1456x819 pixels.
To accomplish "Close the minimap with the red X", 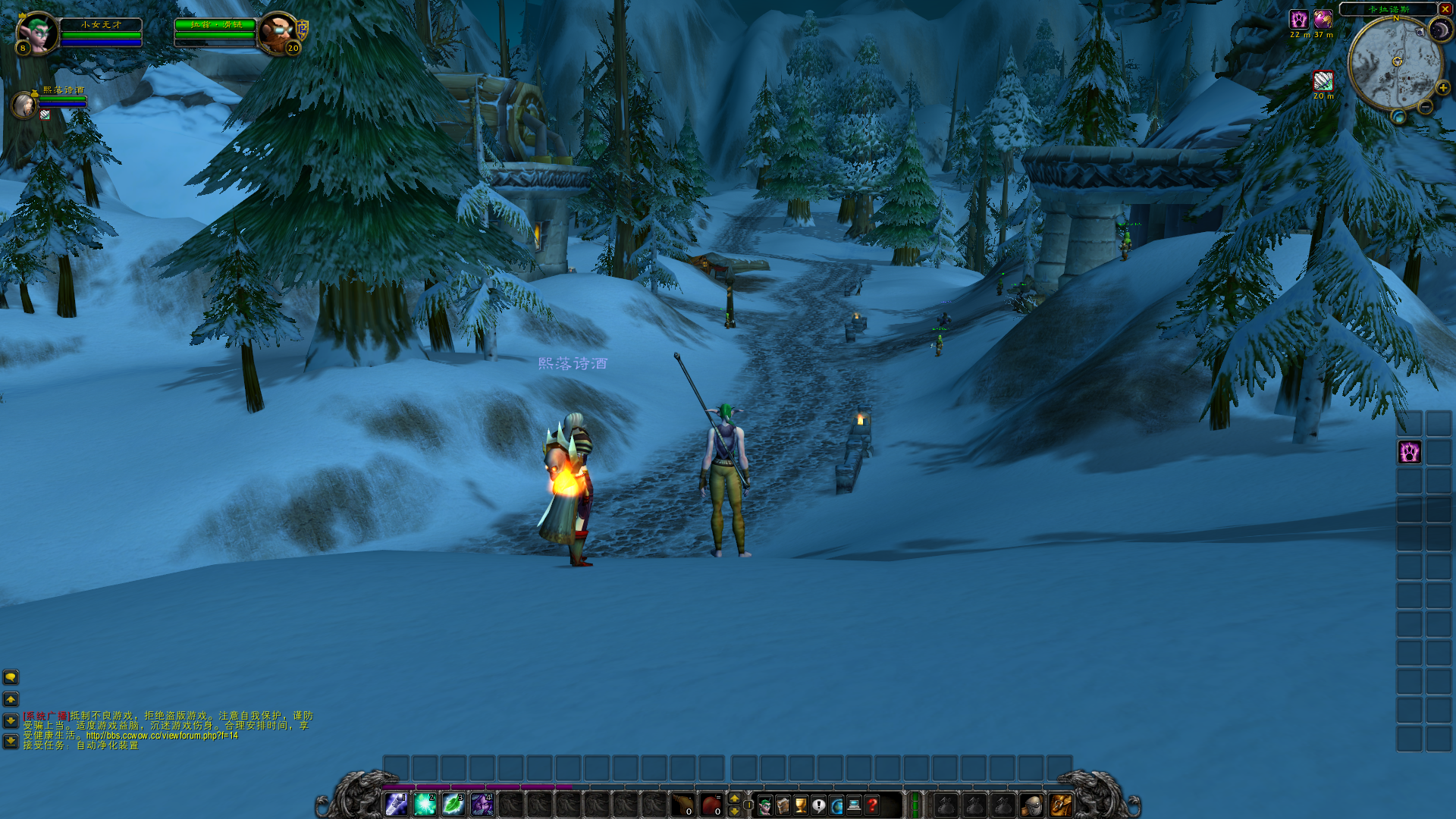I will pos(1445,9).
